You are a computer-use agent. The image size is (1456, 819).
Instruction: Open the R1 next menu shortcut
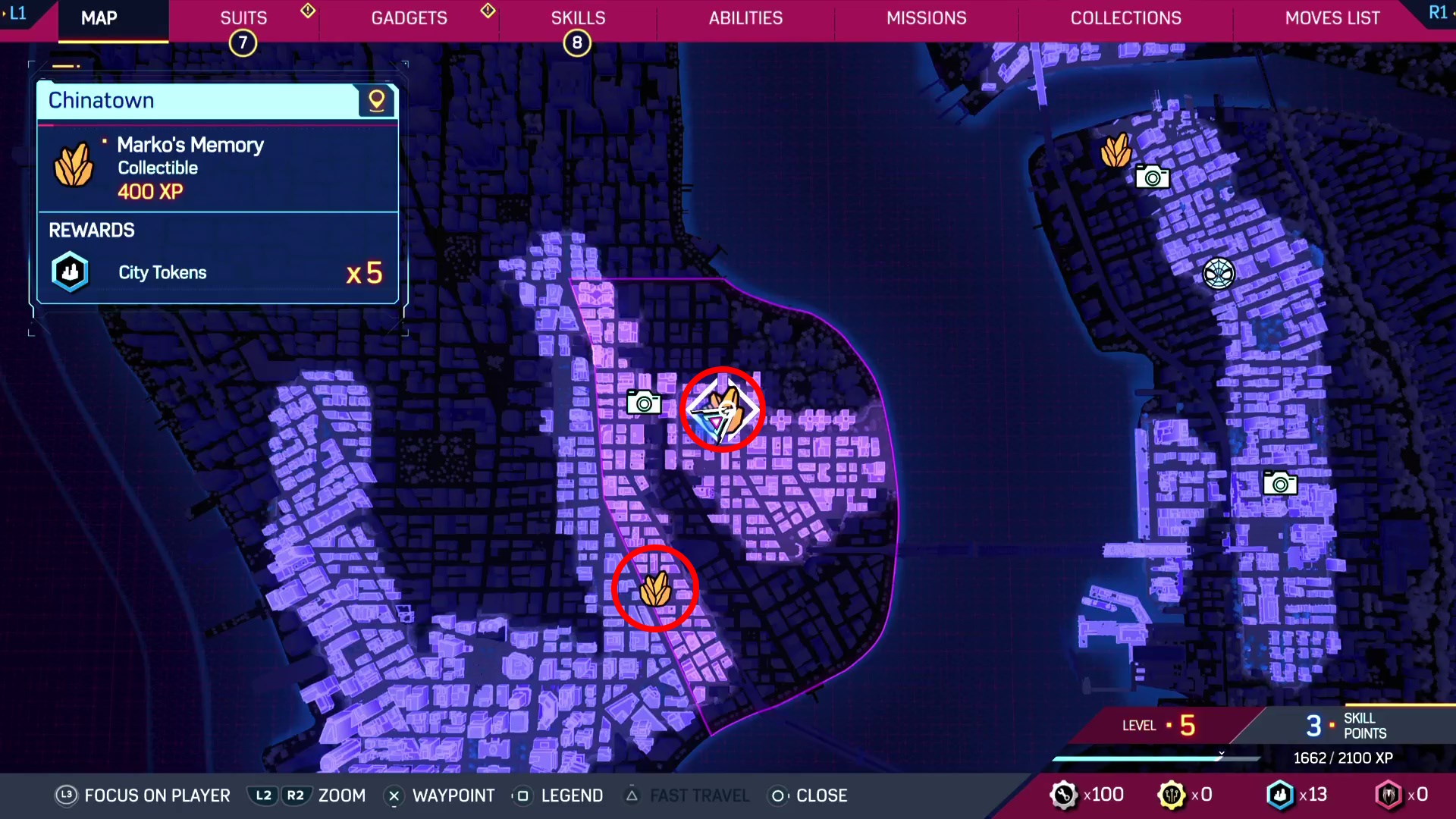tap(1437, 12)
